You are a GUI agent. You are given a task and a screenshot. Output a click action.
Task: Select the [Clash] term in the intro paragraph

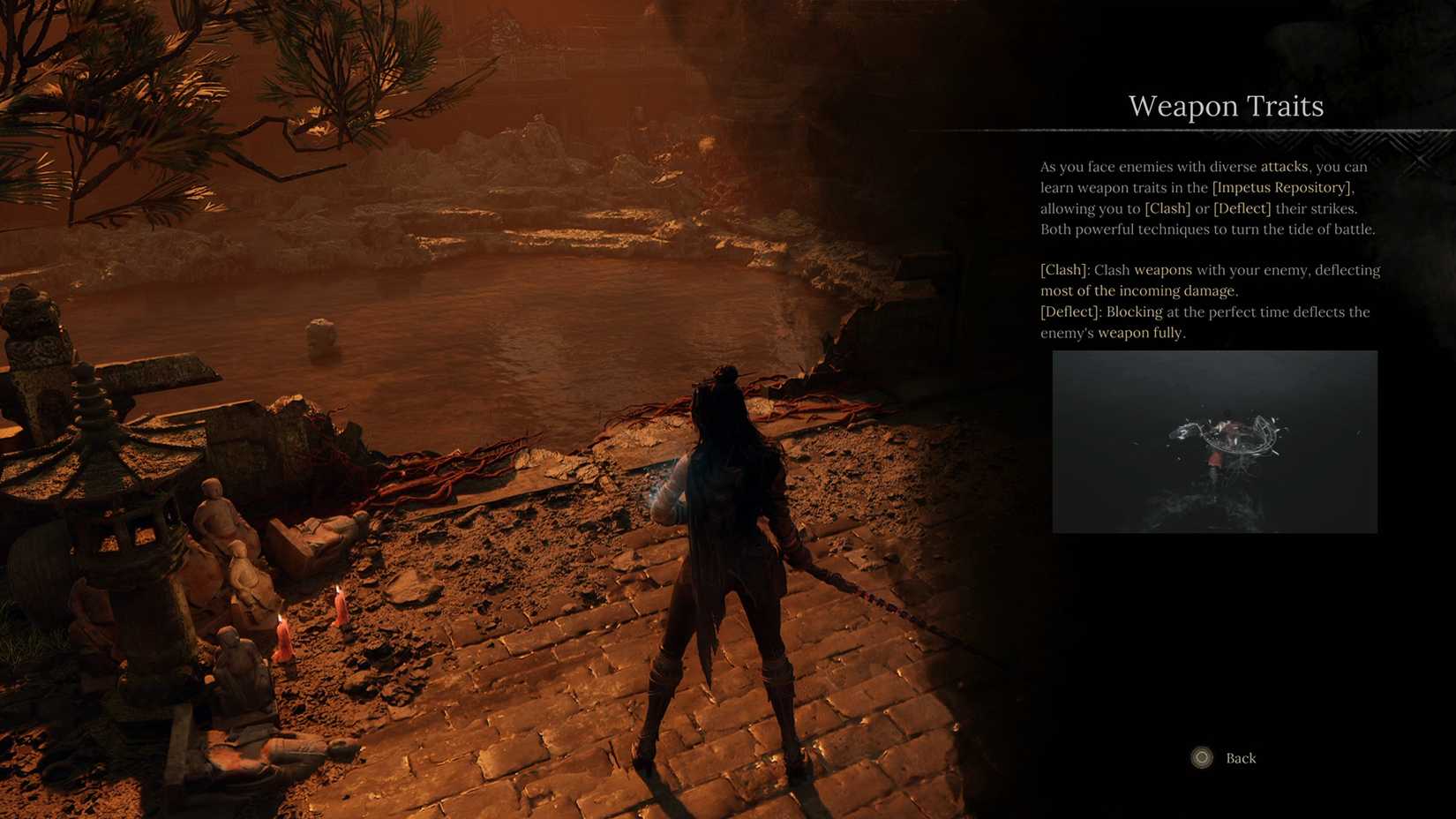coord(1167,208)
